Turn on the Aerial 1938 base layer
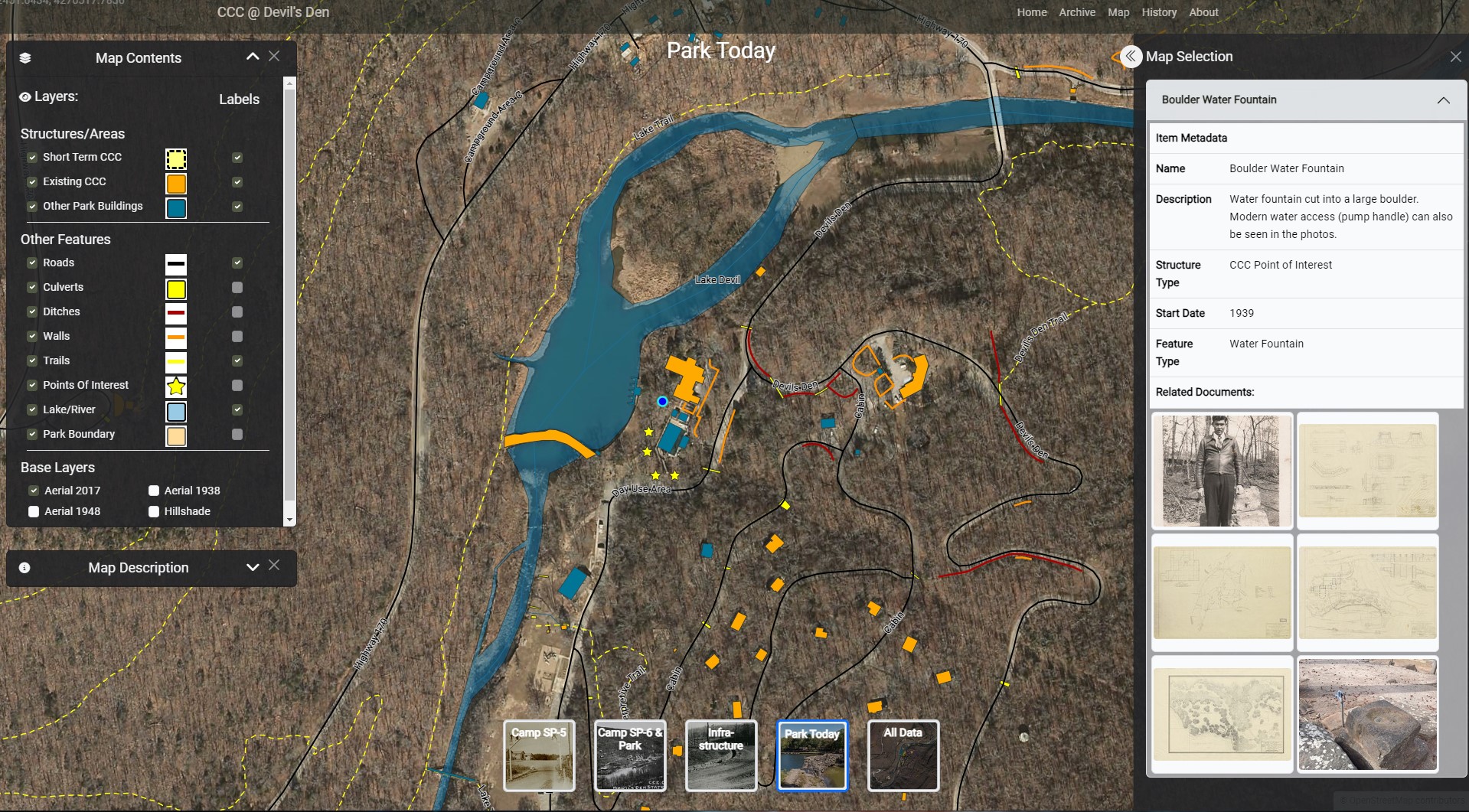 [154, 491]
